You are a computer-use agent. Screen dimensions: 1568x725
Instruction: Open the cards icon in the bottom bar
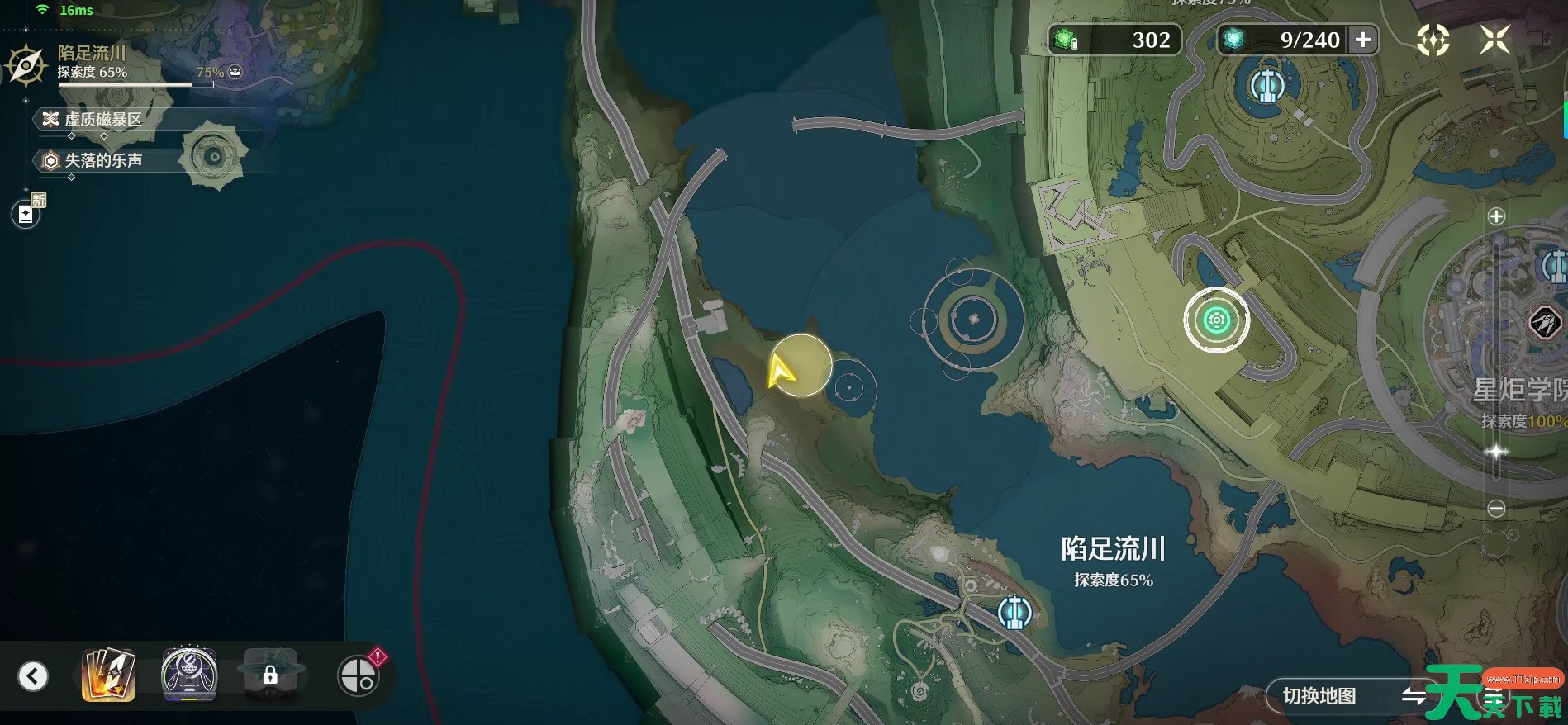point(108,675)
